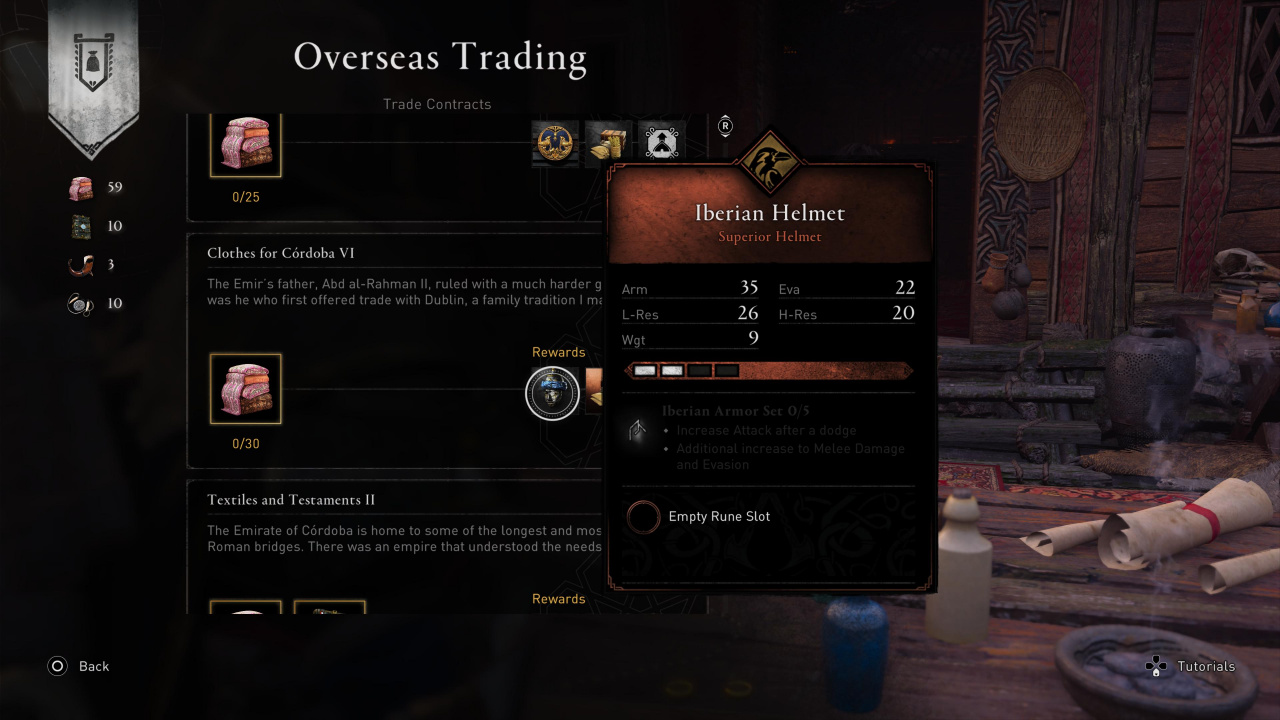Image resolution: width=1280 pixels, height=720 pixels.
Task: Go back from Overseas Trading
Action: point(78,666)
